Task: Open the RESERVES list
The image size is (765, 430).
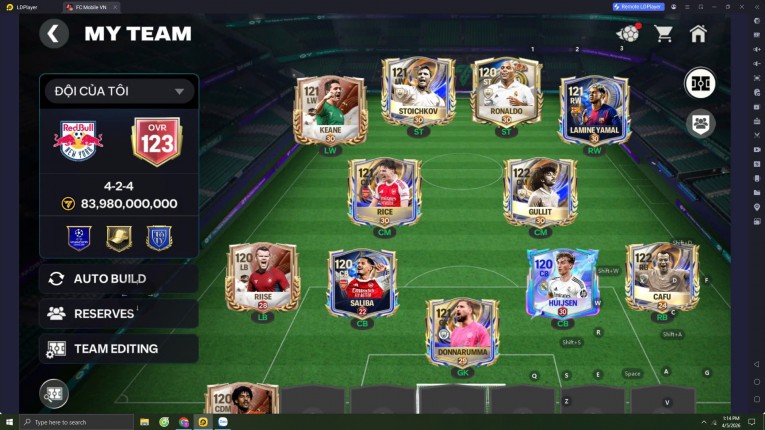Action: tap(118, 313)
